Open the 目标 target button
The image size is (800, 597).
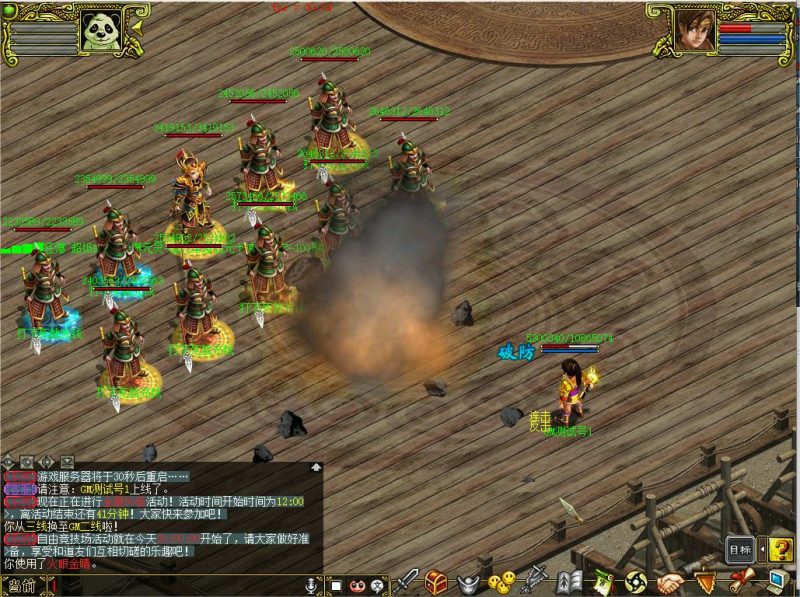(x=740, y=549)
